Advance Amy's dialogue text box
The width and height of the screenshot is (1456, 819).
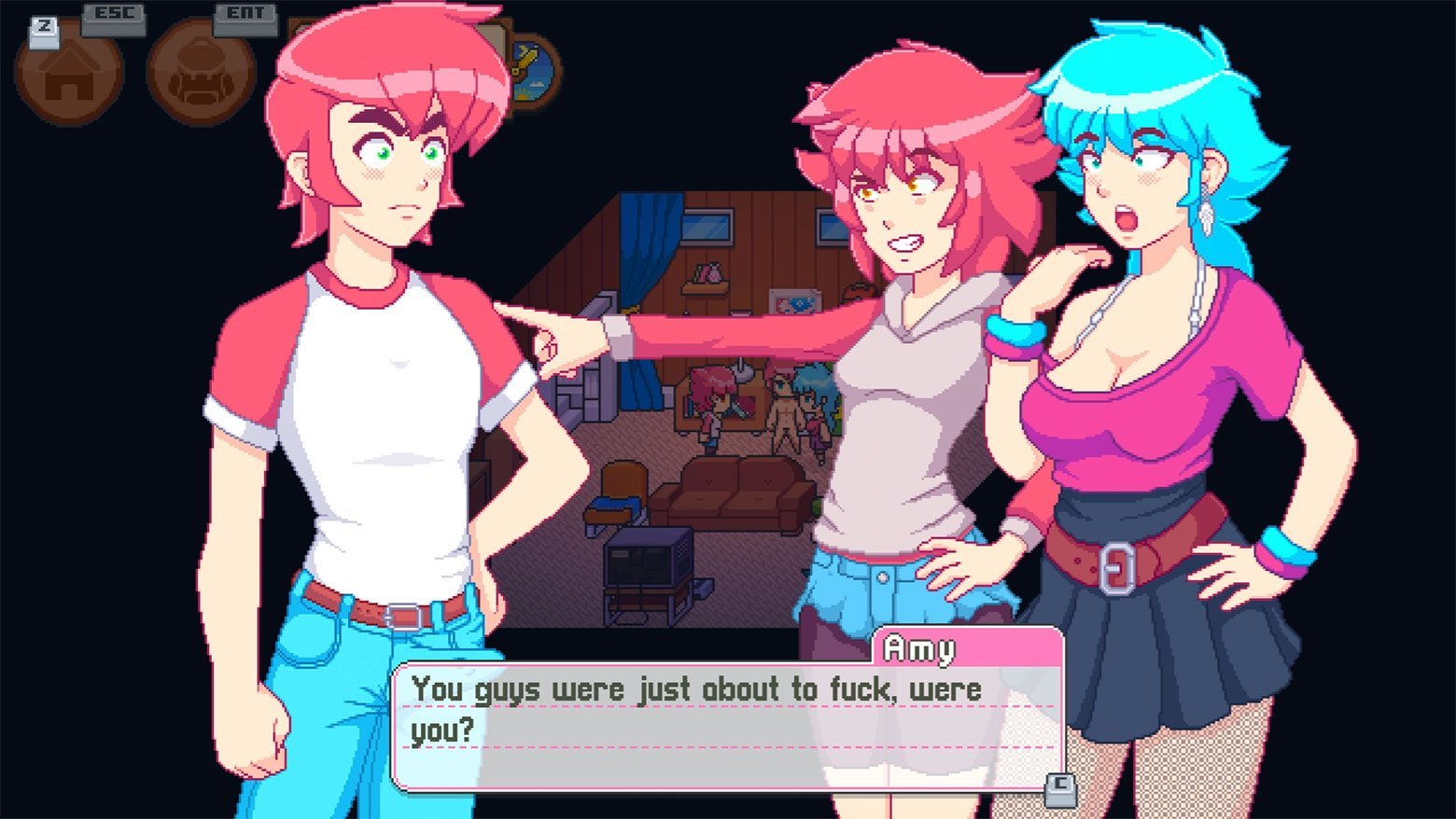1058,788
